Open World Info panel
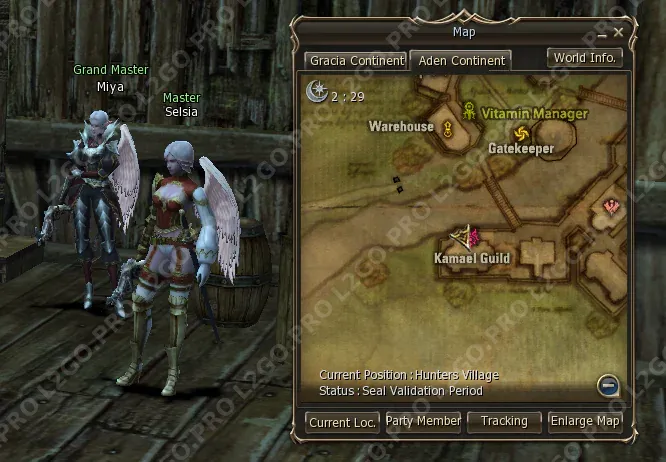666x462 pixels. pos(585,58)
